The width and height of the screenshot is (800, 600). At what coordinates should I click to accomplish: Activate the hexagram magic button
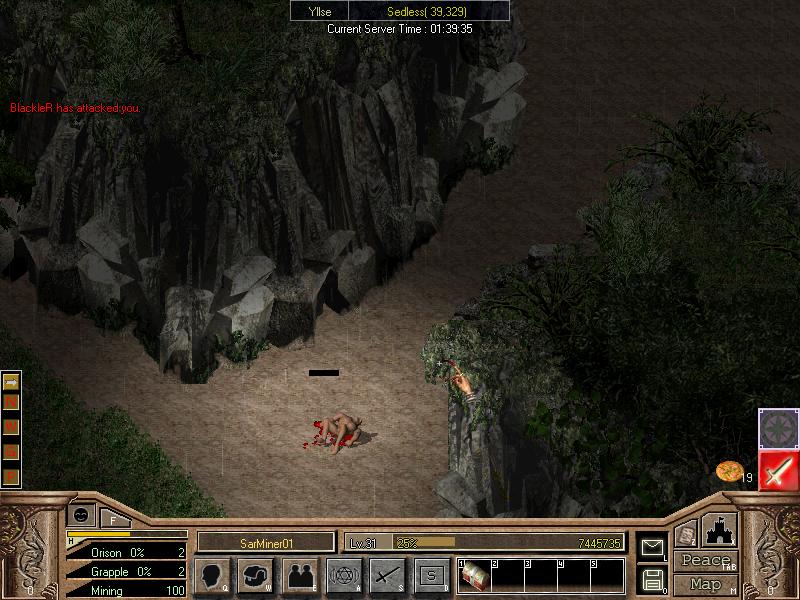[x=345, y=575]
